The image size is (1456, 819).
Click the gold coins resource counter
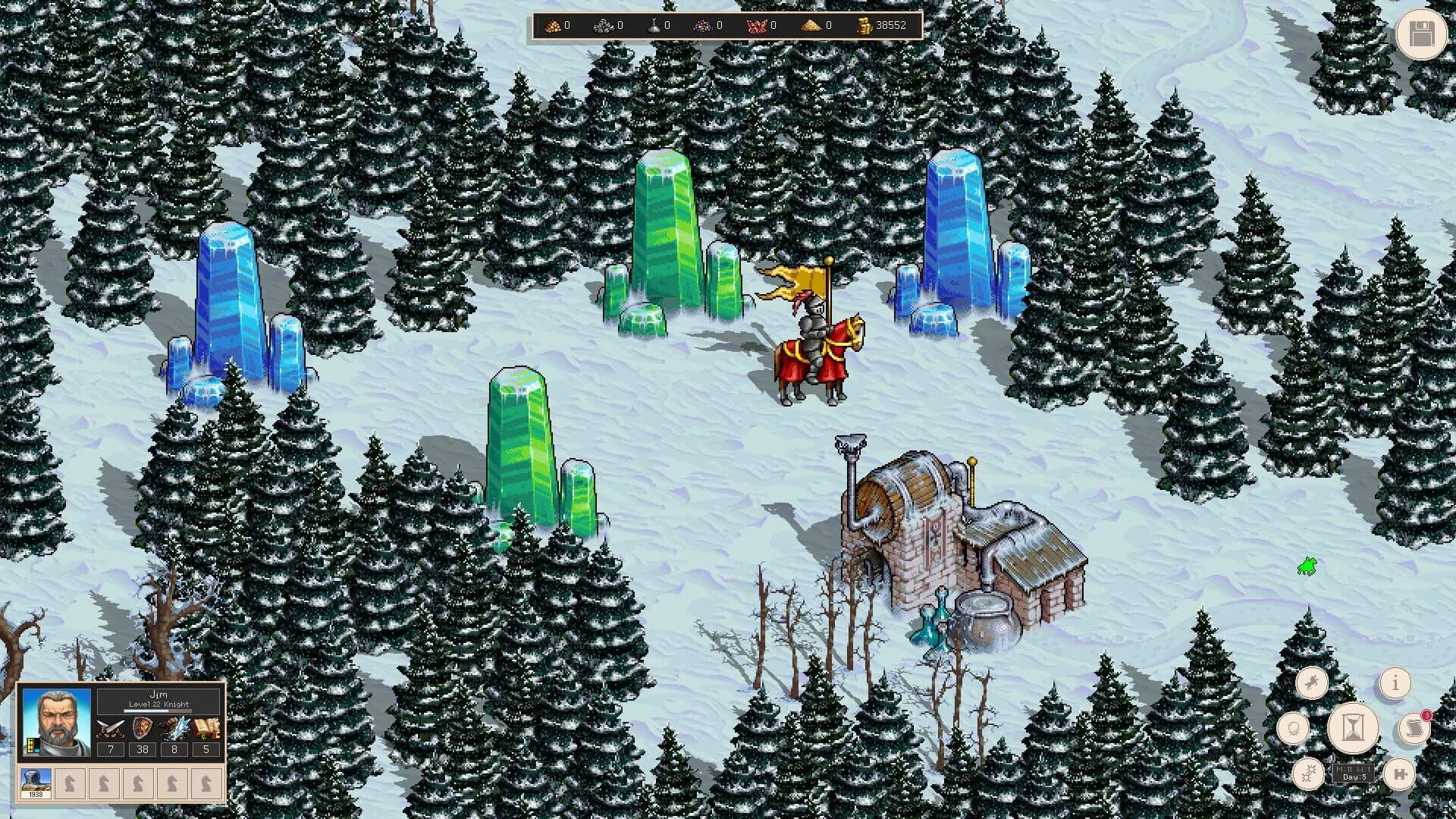tap(880, 24)
